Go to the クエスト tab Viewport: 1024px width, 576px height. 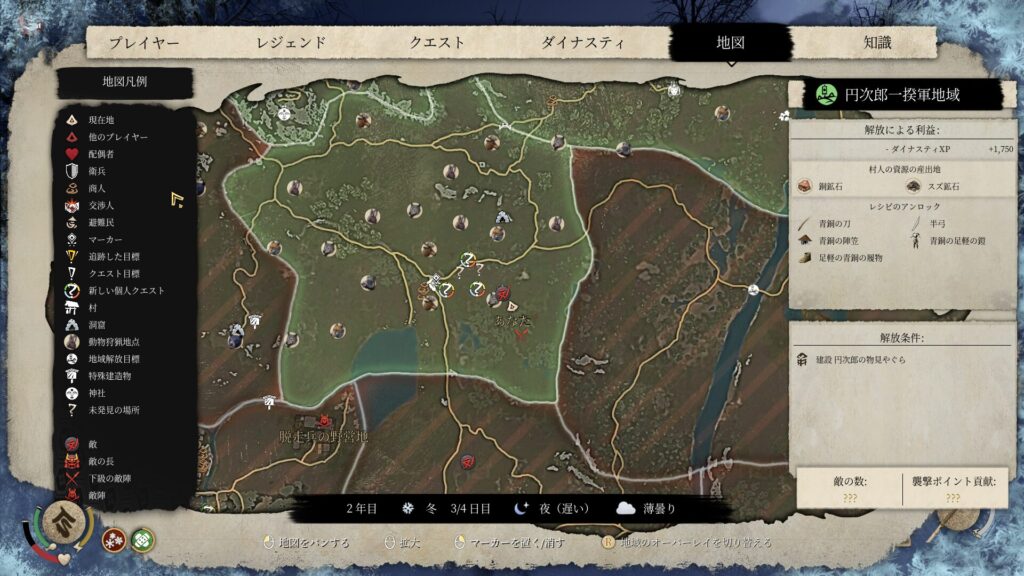click(x=437, y=43)
